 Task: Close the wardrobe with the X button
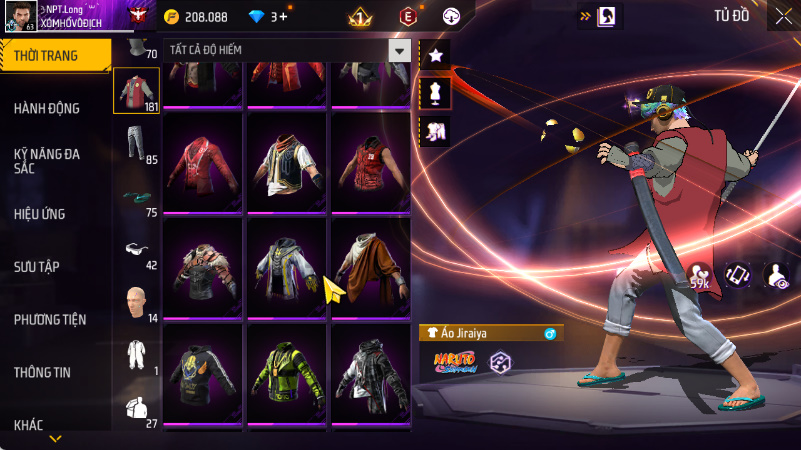780,17
